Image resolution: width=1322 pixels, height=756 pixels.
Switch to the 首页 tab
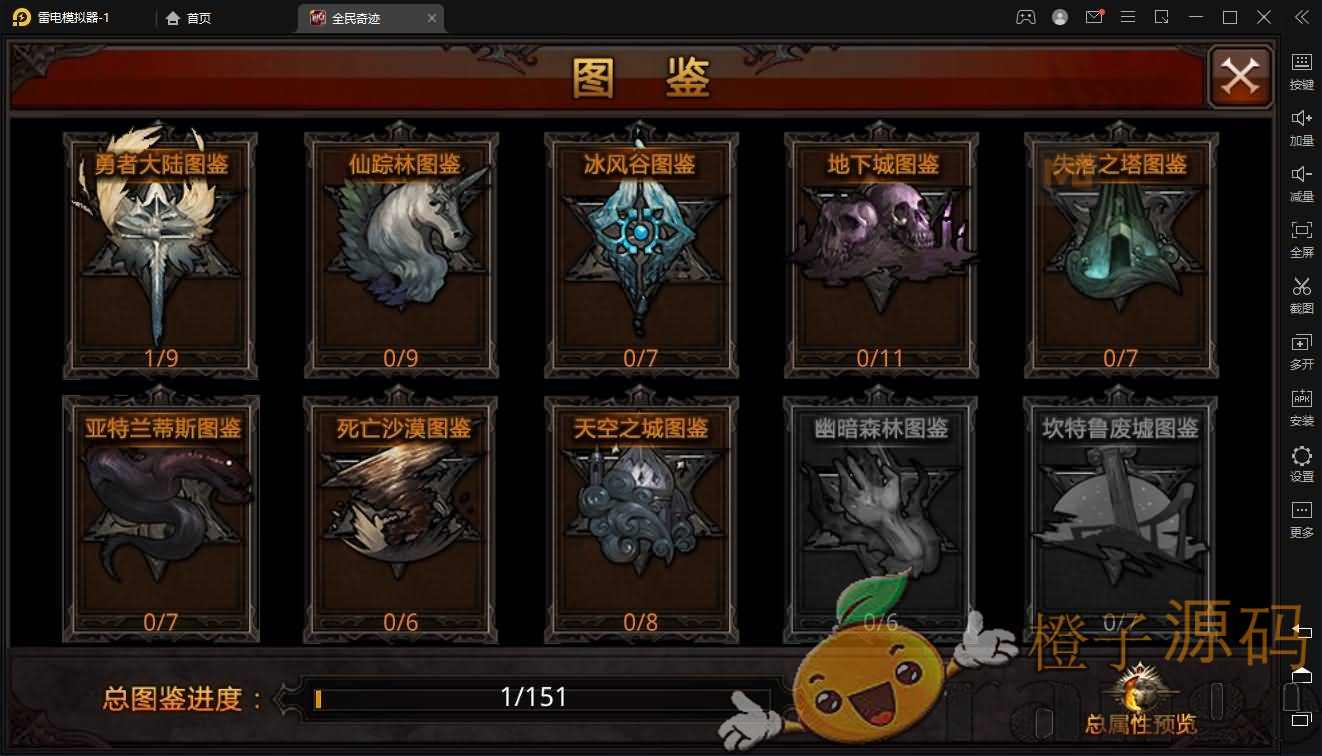point(188,17)
